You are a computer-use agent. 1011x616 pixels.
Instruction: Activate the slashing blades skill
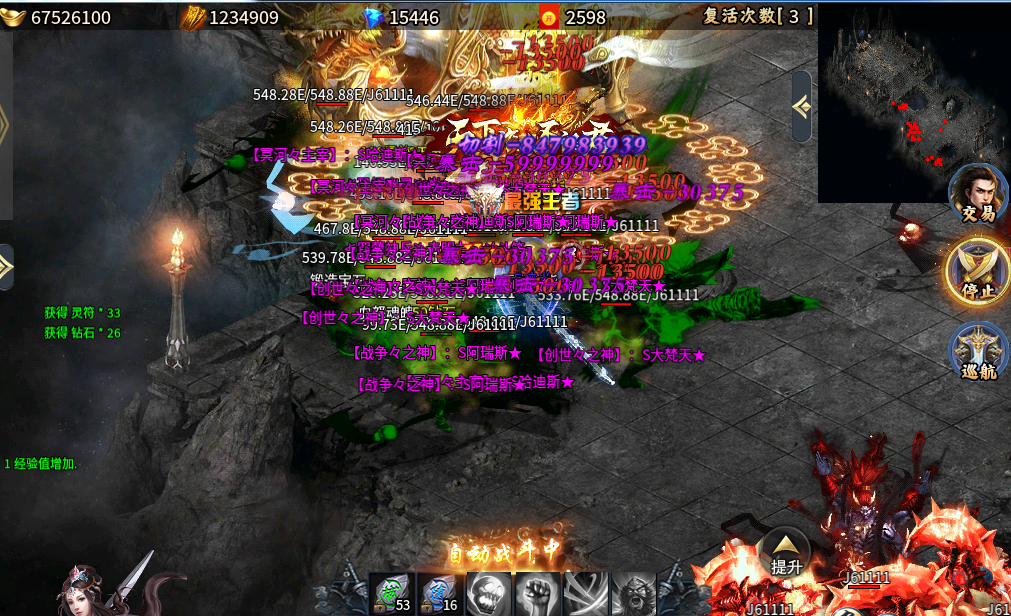(x=586, y=593)
